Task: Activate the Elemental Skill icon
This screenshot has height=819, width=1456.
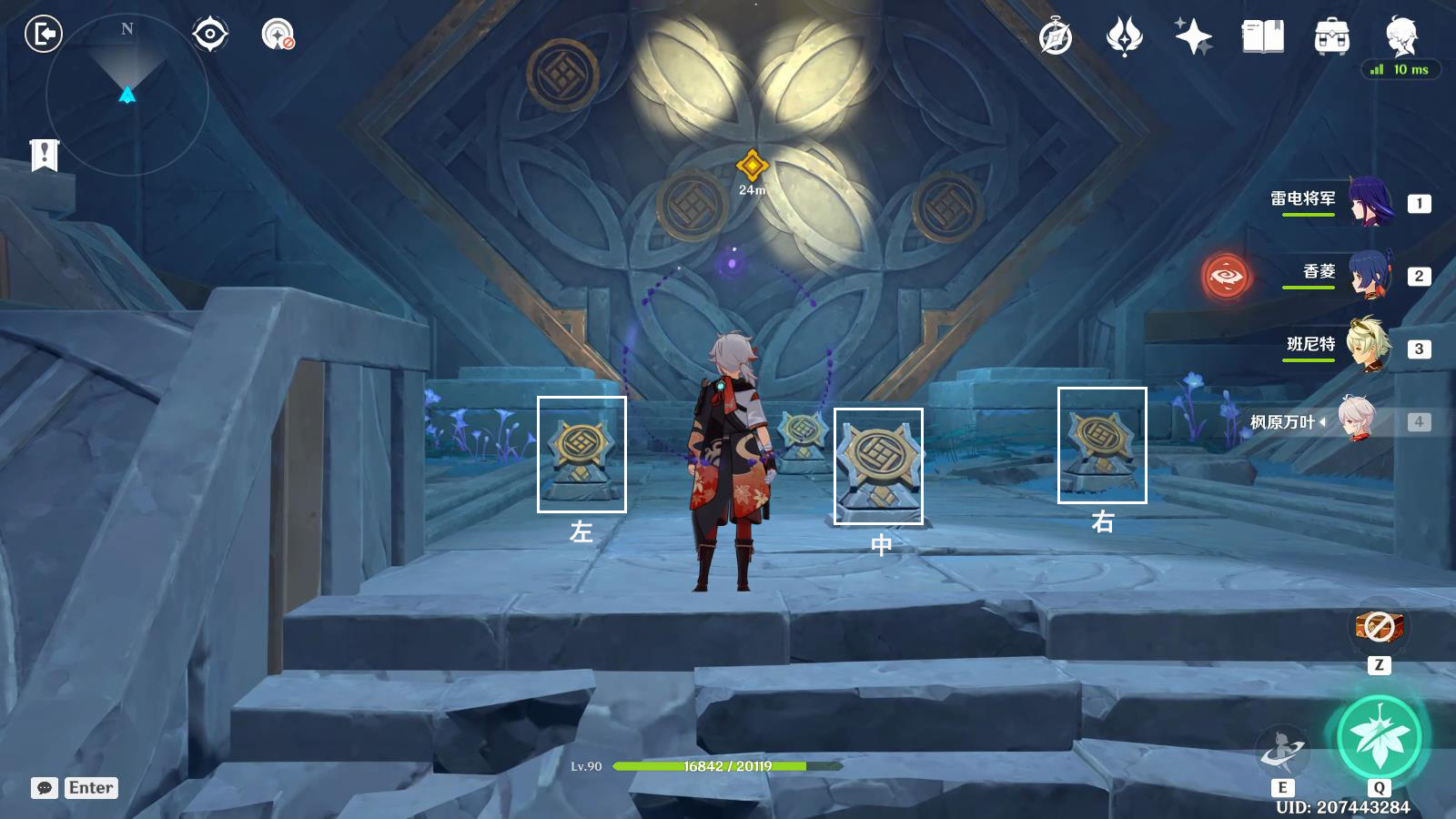Action: pos(1282,752)
